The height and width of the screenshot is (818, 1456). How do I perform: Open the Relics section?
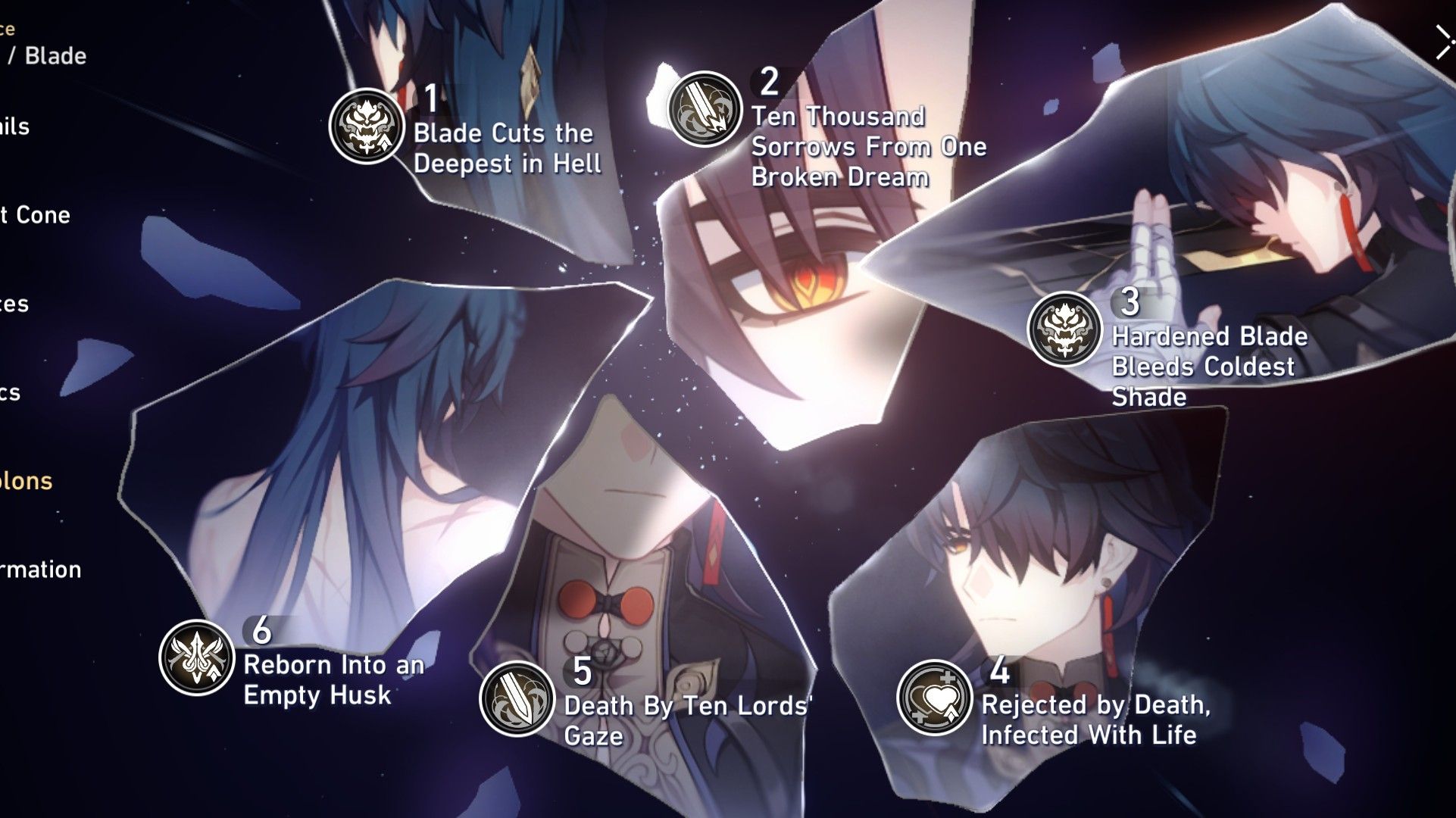coord(11,395)
